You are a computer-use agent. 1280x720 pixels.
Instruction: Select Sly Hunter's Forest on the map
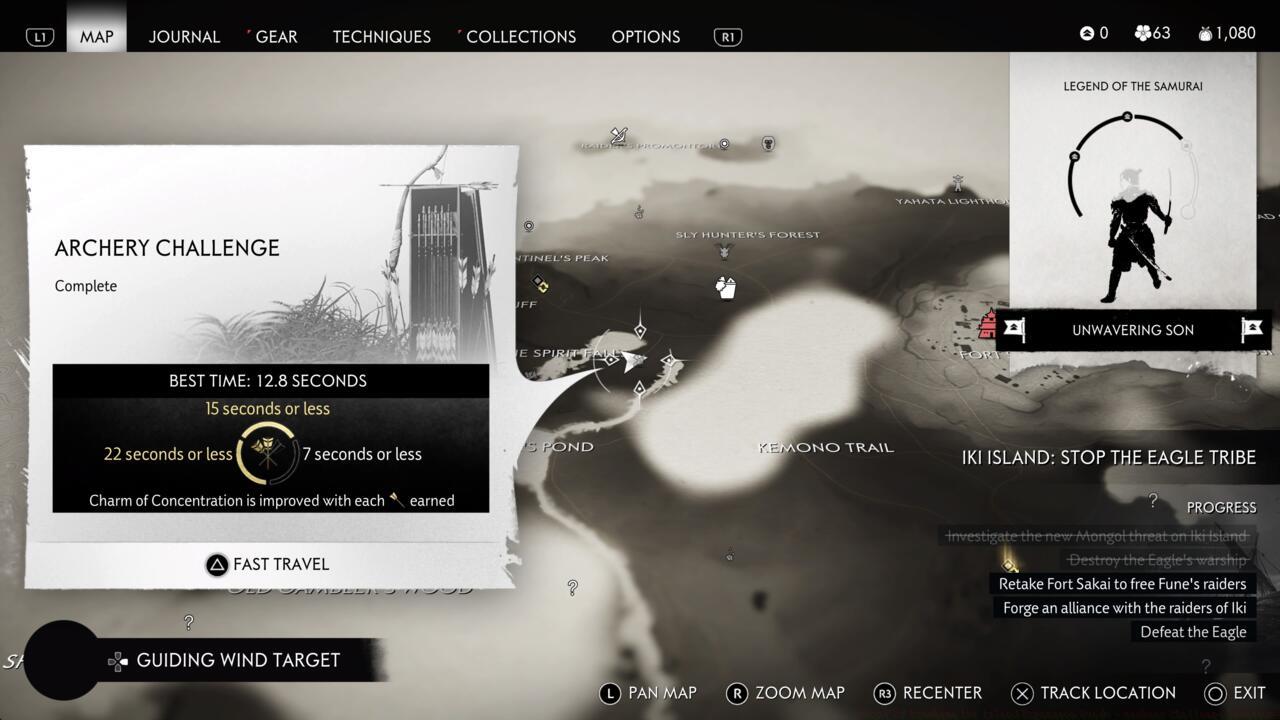(x=747, y=235)
